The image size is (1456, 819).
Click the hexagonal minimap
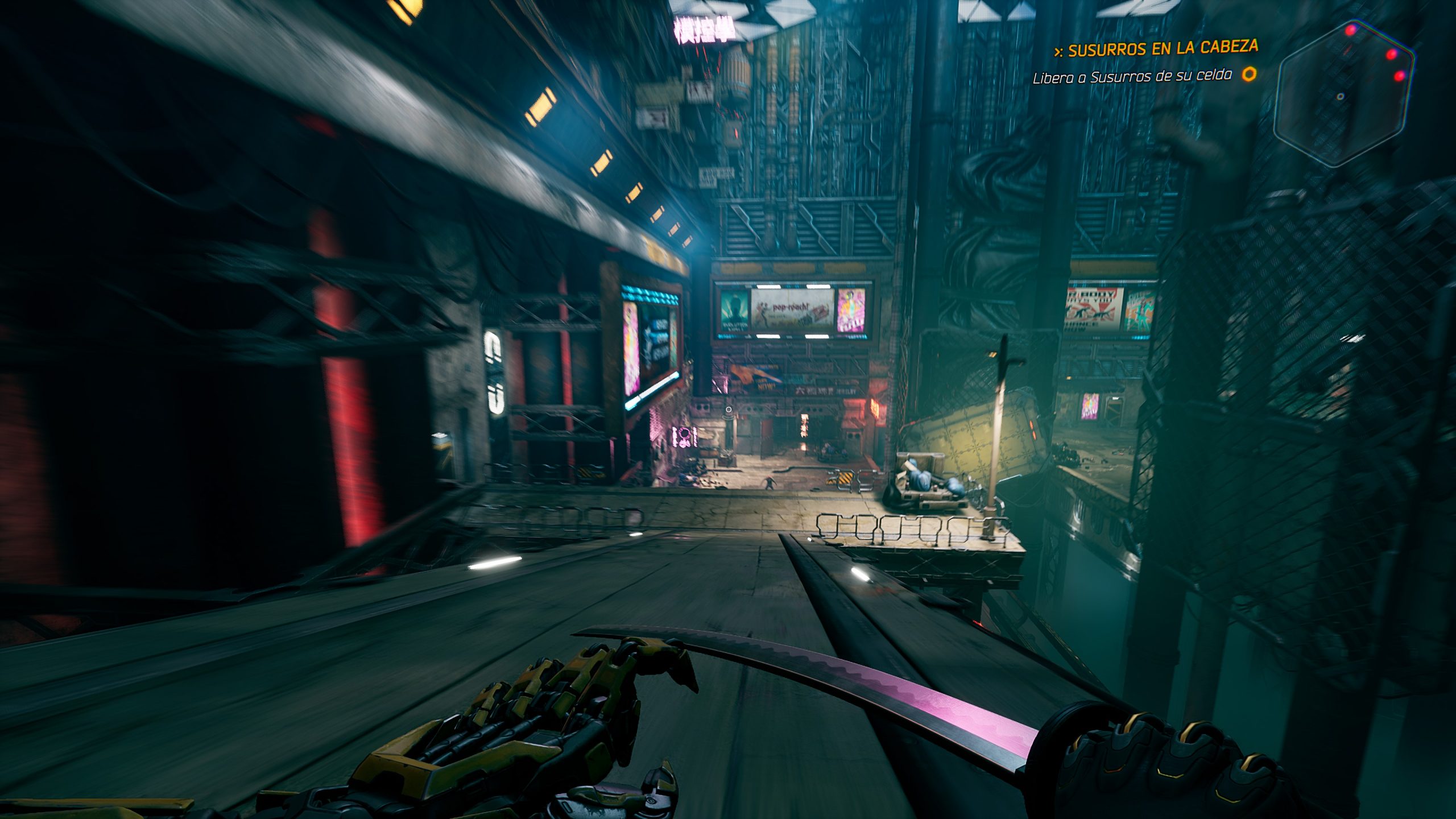pos(1343,93)
